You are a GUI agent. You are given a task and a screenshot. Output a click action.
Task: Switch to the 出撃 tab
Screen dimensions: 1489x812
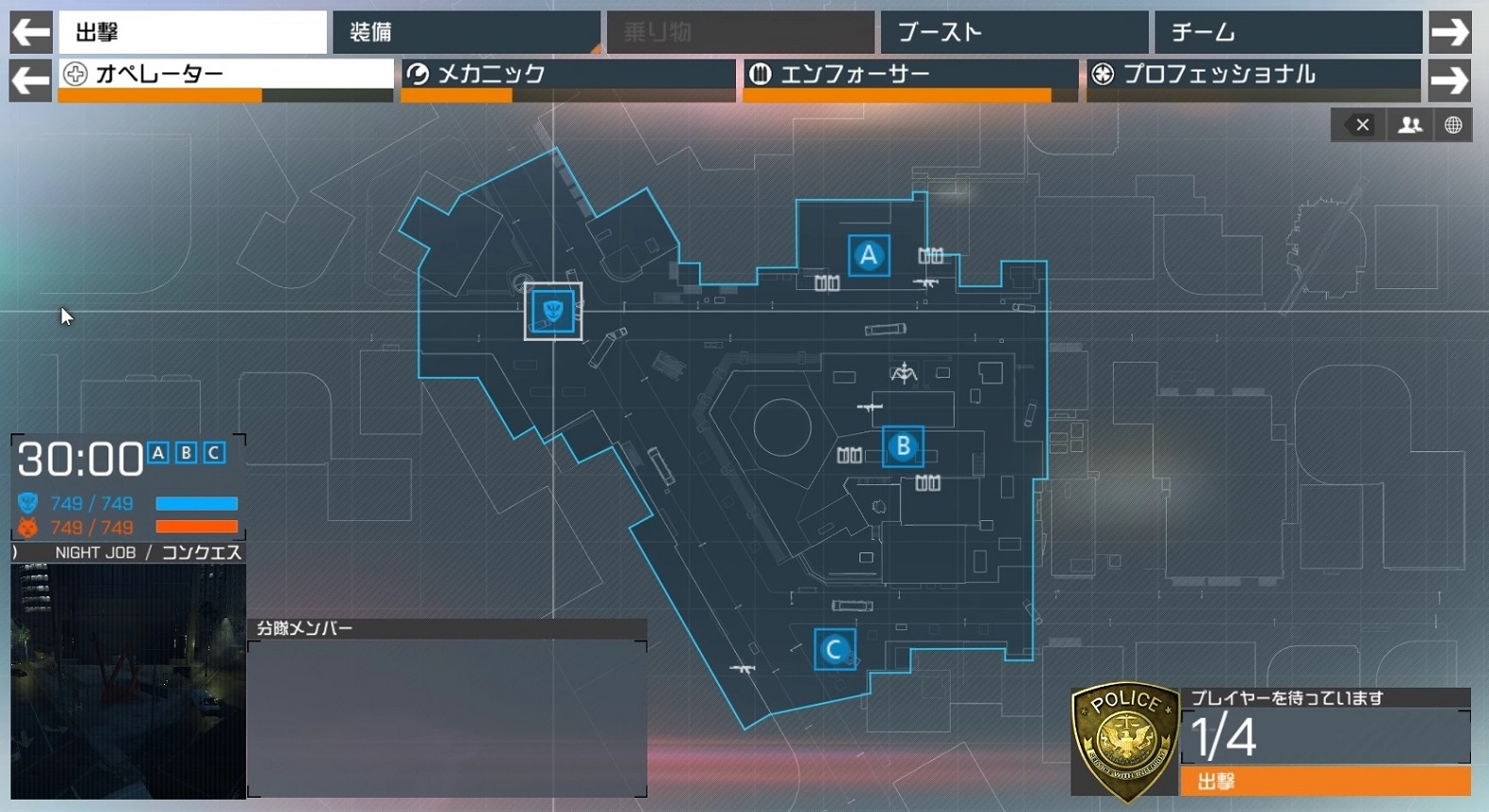(x=192, y=32)
